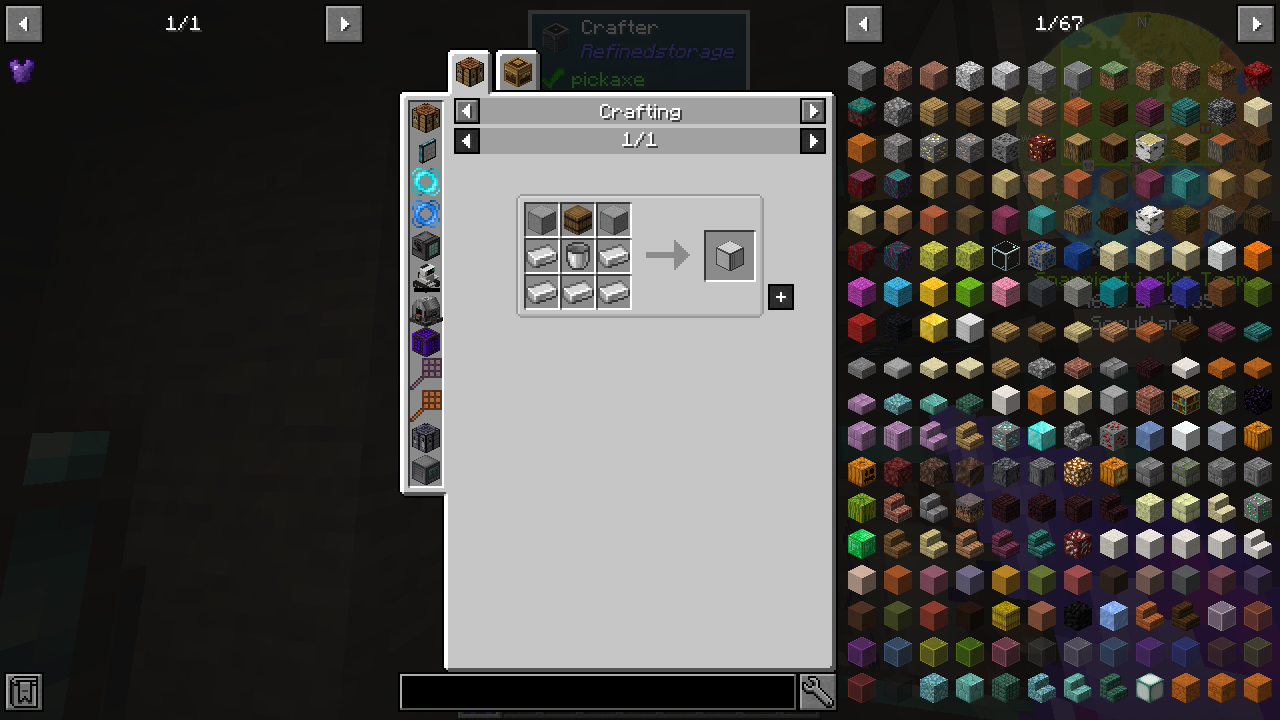Switch to the barrel crafting tab
Image resolution: width=1280 pixels, height=720 pixels.
pos(517,70)
